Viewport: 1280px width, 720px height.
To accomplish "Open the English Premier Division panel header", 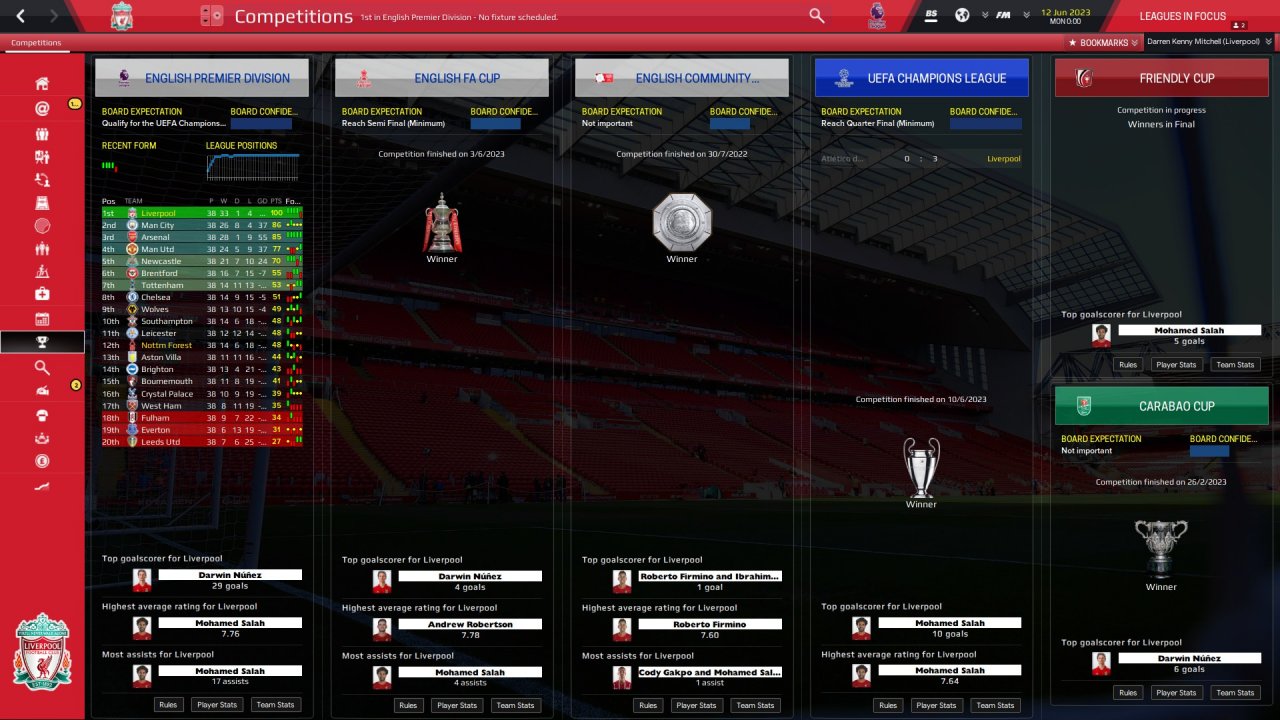I will [202, 78].
